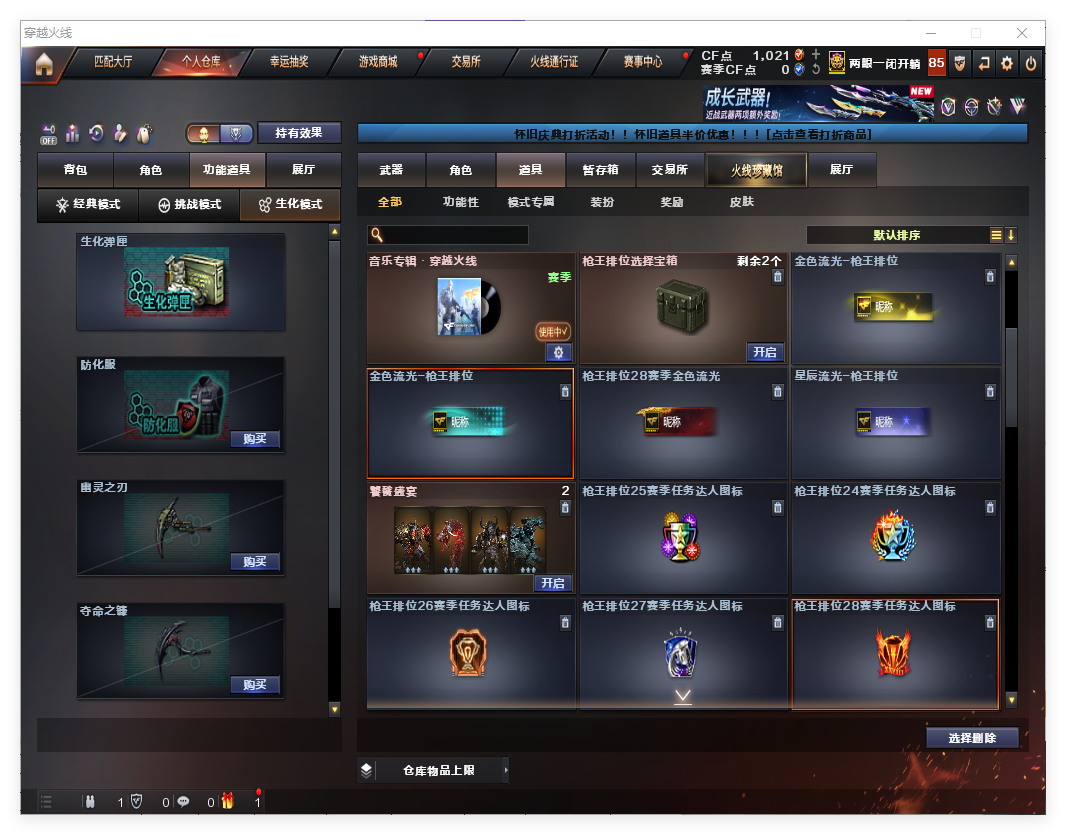This screenshot has height=835, width=1066.
Task: Buy the 防化服 hazmat suit
Action: (254, 439)
